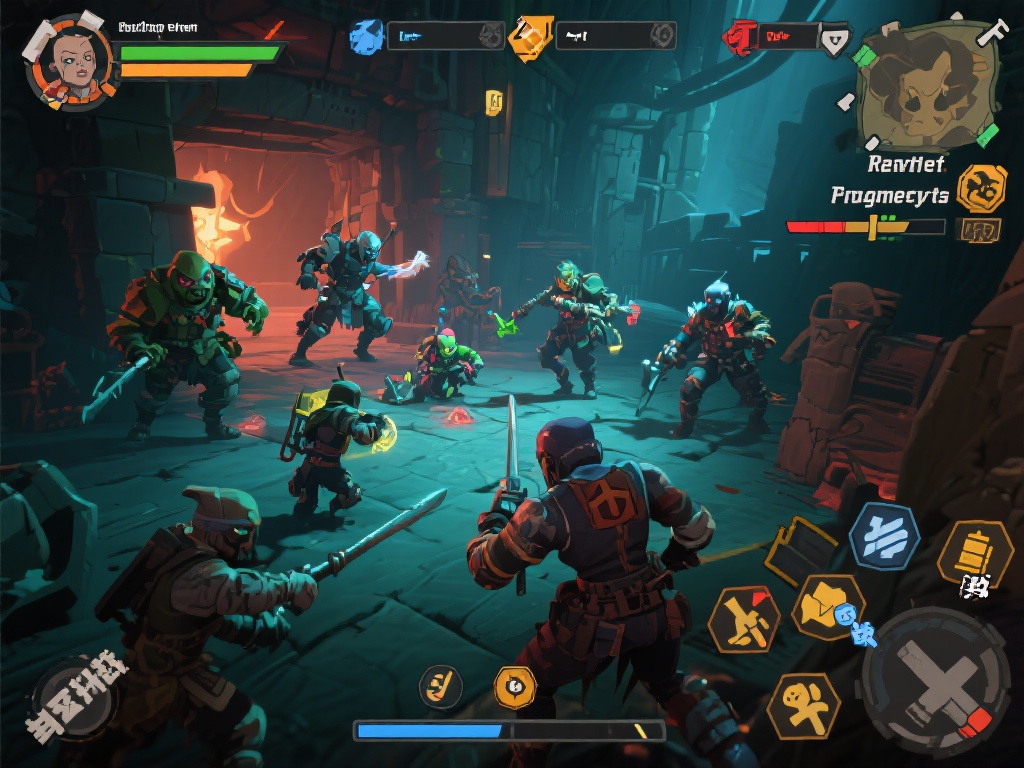Screen dimensions: 1024x768
Task: Select the red fist team indicator
Action: click(738, 38)
